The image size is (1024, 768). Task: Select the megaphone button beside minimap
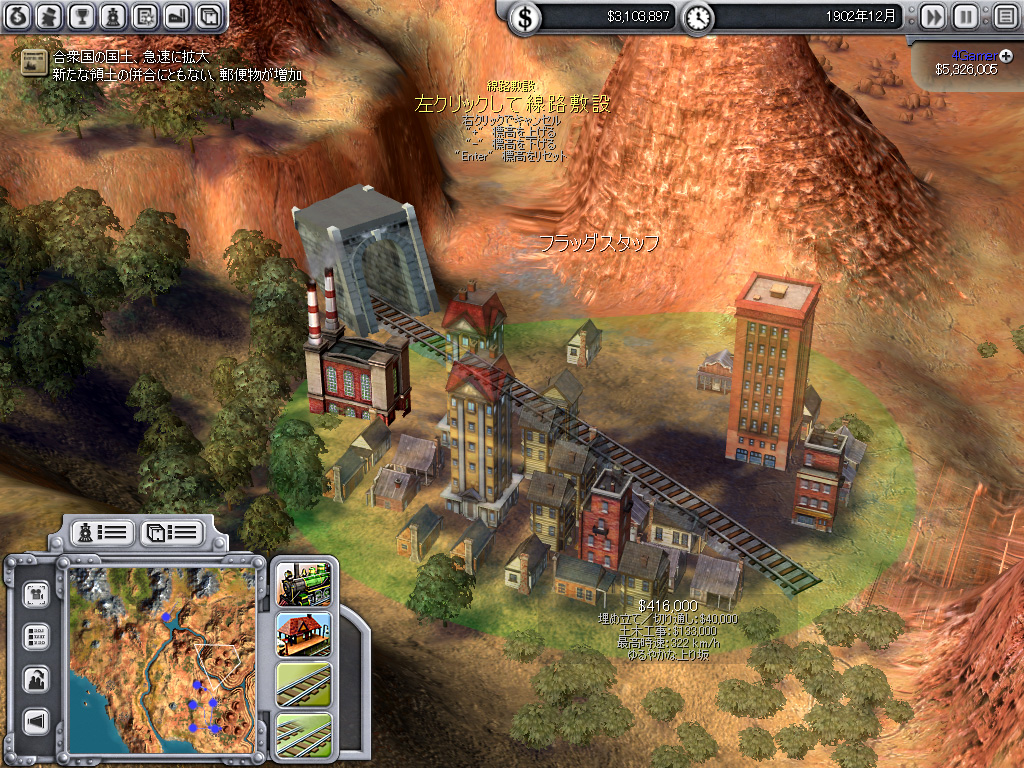coord(37,720)
